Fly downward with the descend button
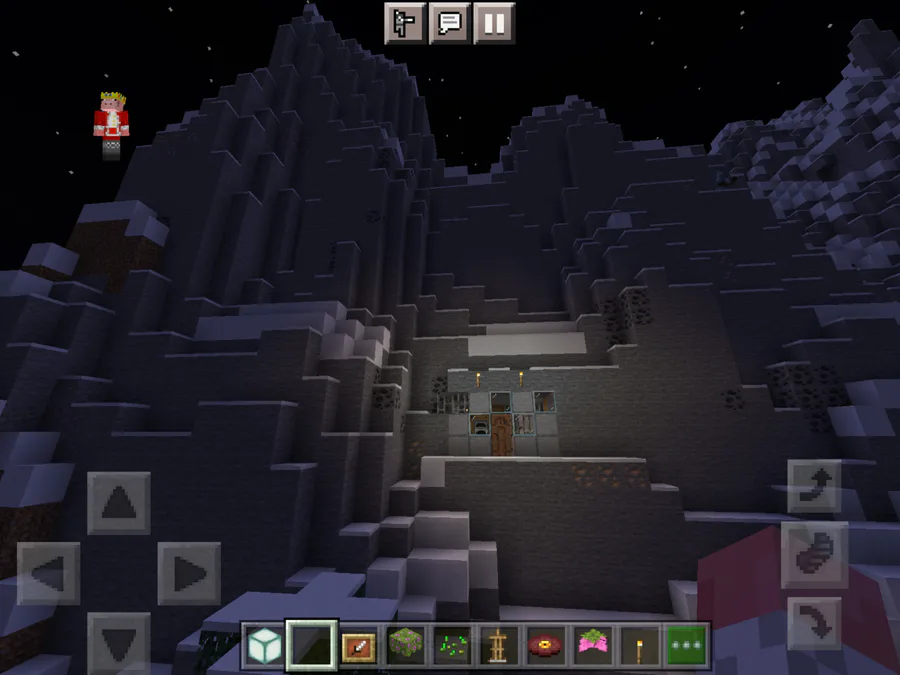This screenshot has height=675, width=900. tap(813, 622)
